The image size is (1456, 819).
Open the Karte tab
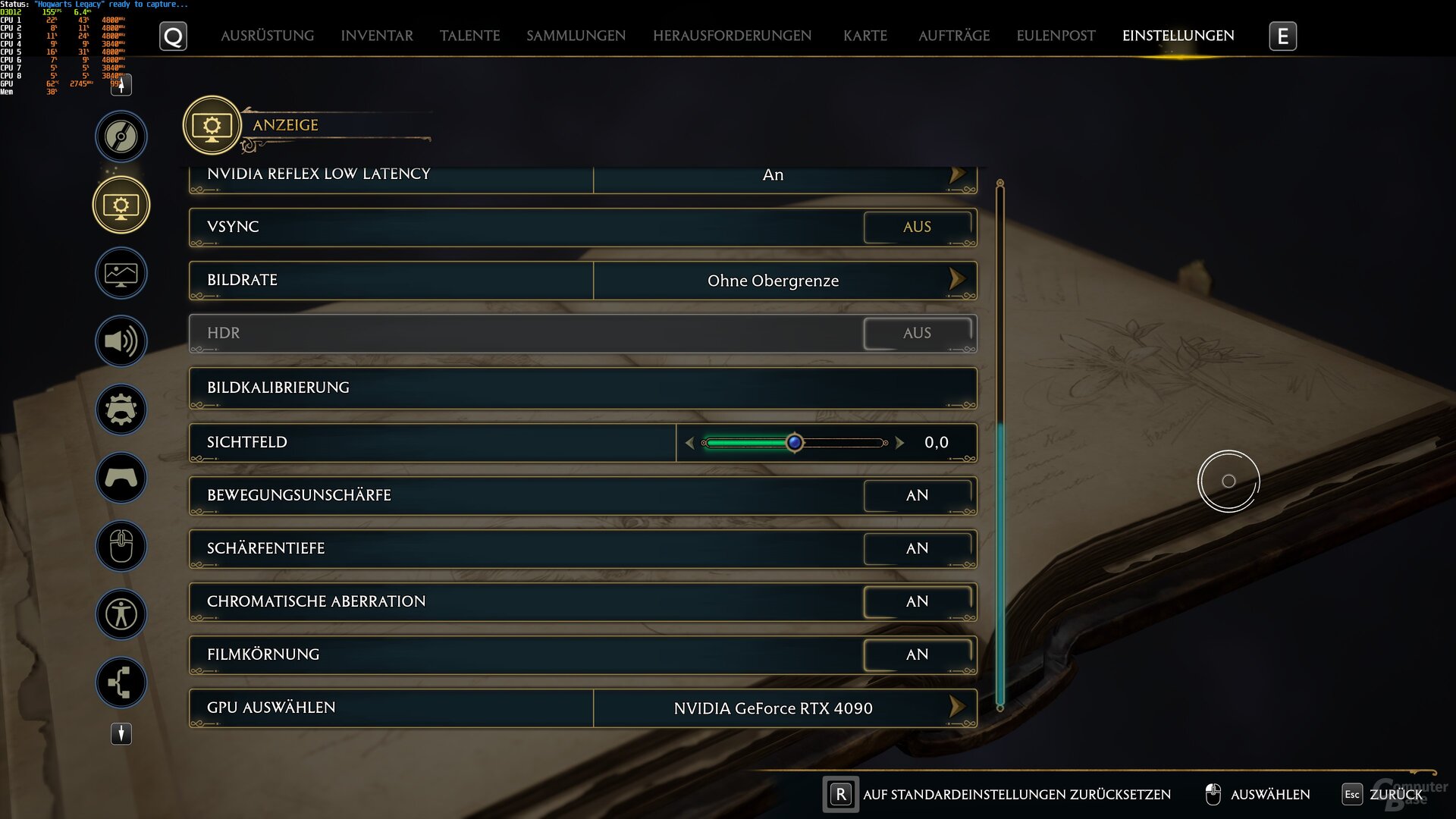click(x=864, y=36)
